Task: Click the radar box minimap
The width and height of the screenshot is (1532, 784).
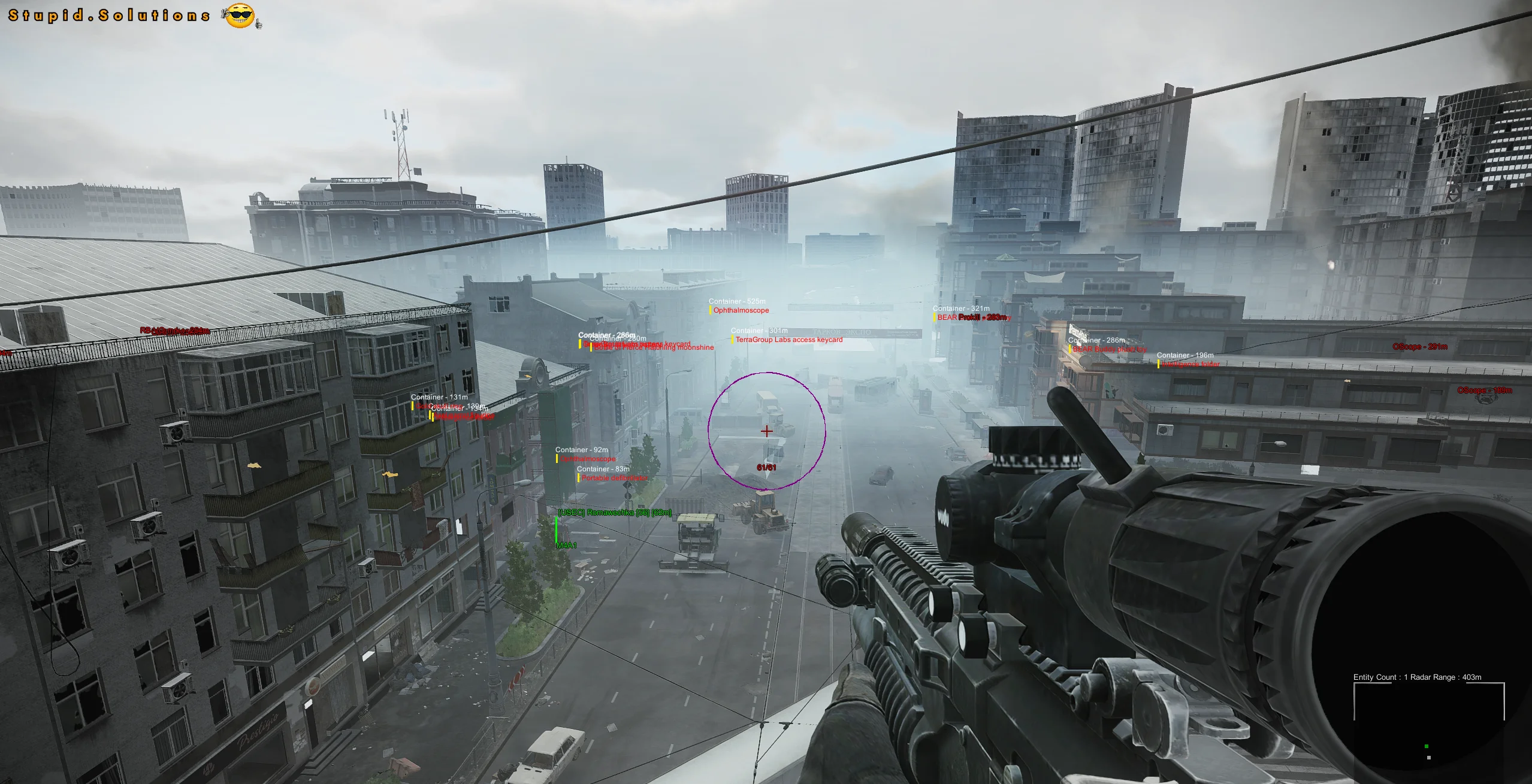Action: (x=1429, y=728)
